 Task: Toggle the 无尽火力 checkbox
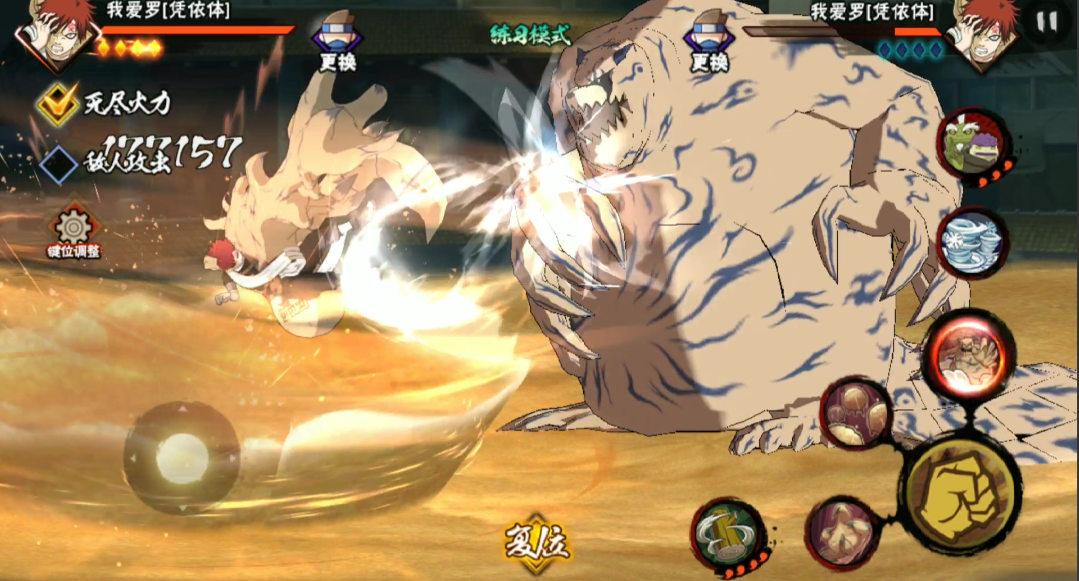(x=59, y=101)
